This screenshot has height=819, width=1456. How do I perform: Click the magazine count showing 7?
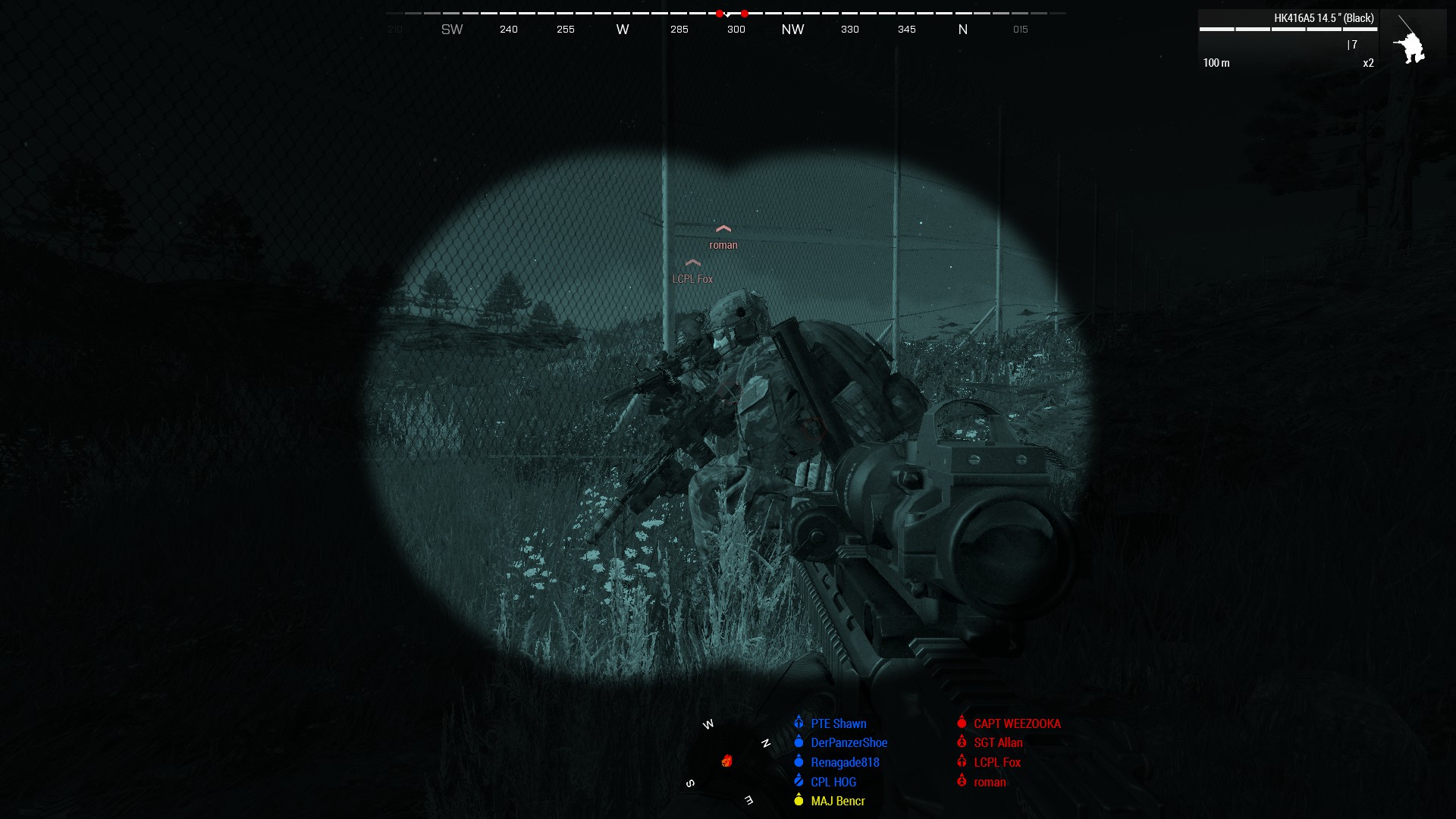click(1354, 45)
